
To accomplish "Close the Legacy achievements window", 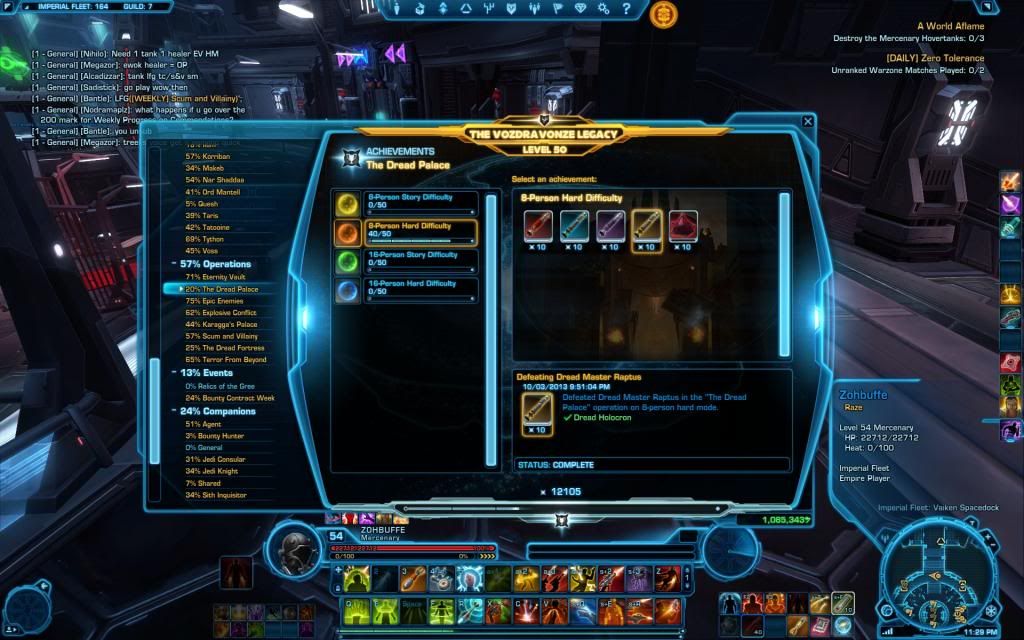I will pyautogui.click(x=808, y=121).
